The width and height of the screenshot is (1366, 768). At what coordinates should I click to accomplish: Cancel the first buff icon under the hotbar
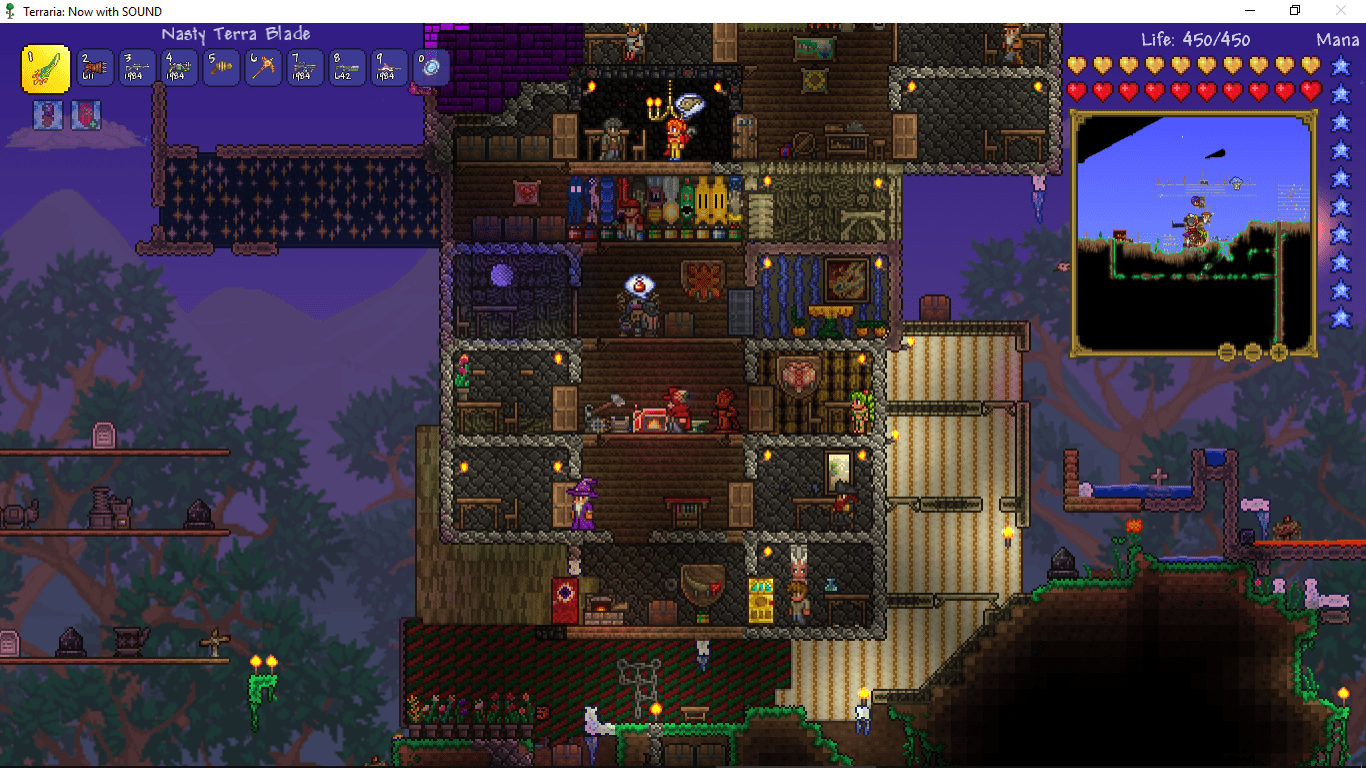coord(47,115)
